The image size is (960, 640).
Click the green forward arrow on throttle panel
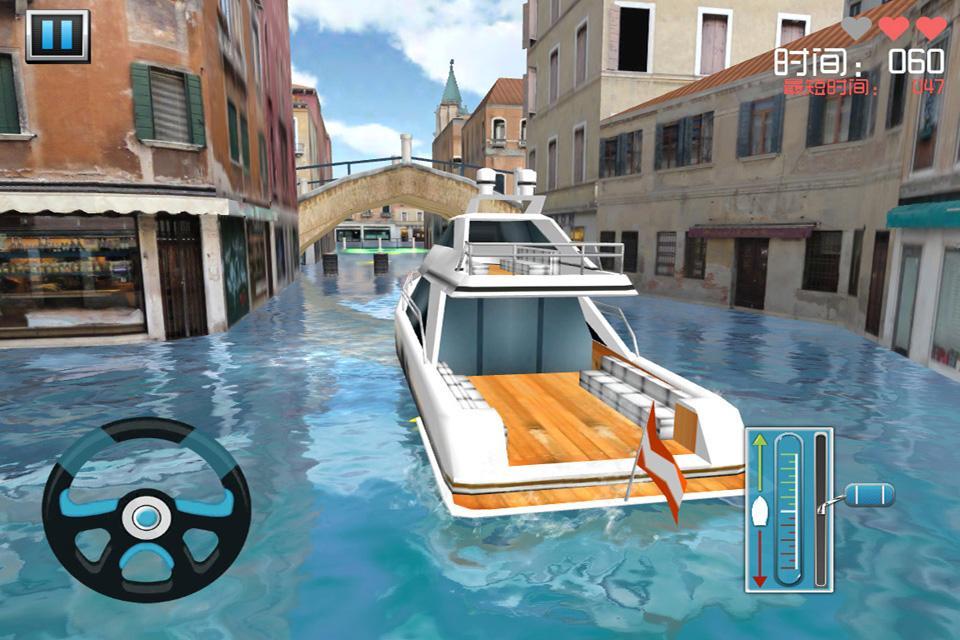pyautogui.click(x=760, y=447)
